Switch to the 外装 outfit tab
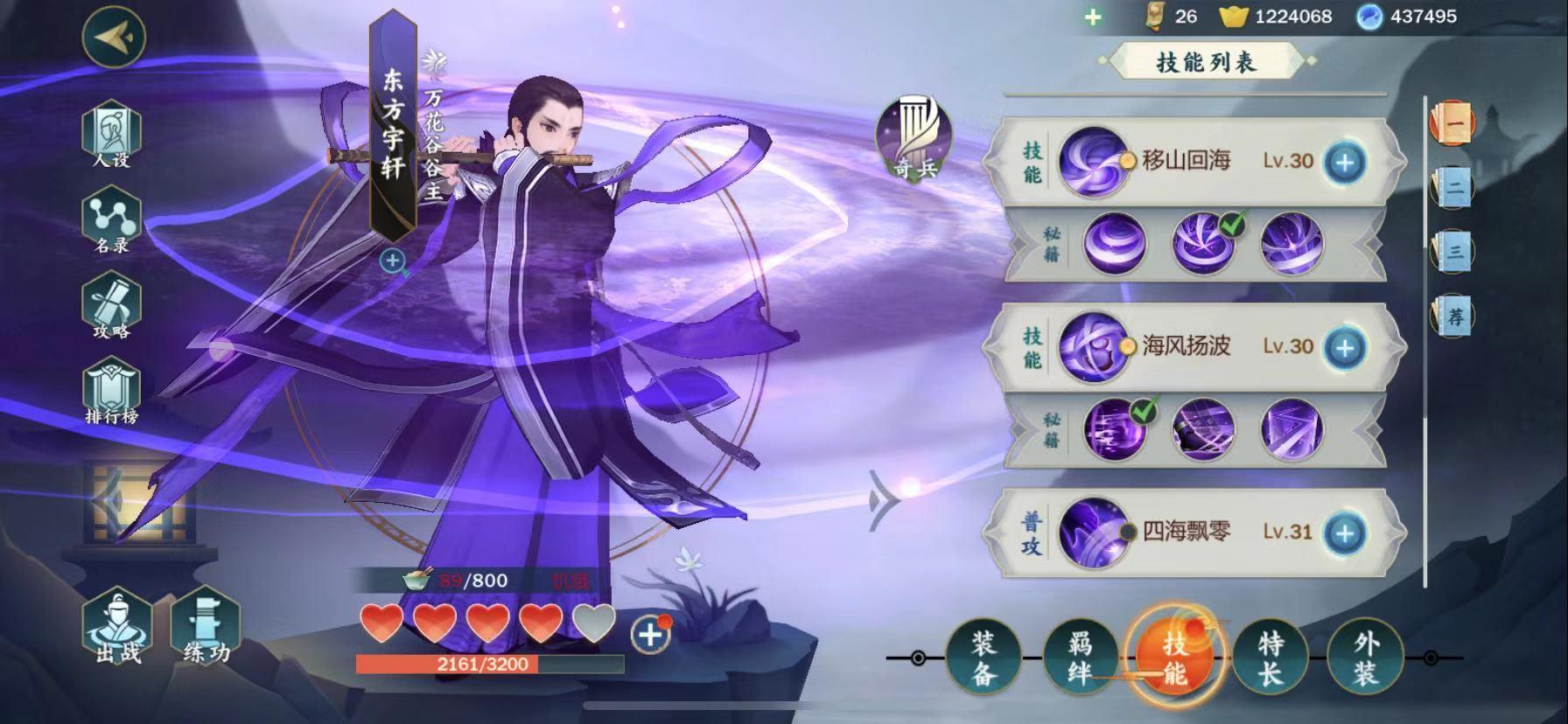Viewport: 1568px width, 724px height. point(1365,658)
